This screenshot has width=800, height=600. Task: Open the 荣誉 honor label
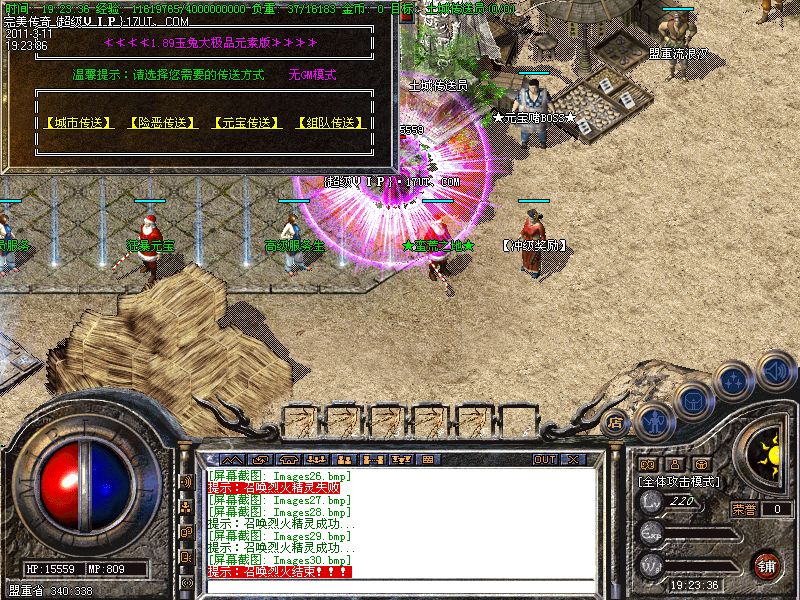[745, 509]
